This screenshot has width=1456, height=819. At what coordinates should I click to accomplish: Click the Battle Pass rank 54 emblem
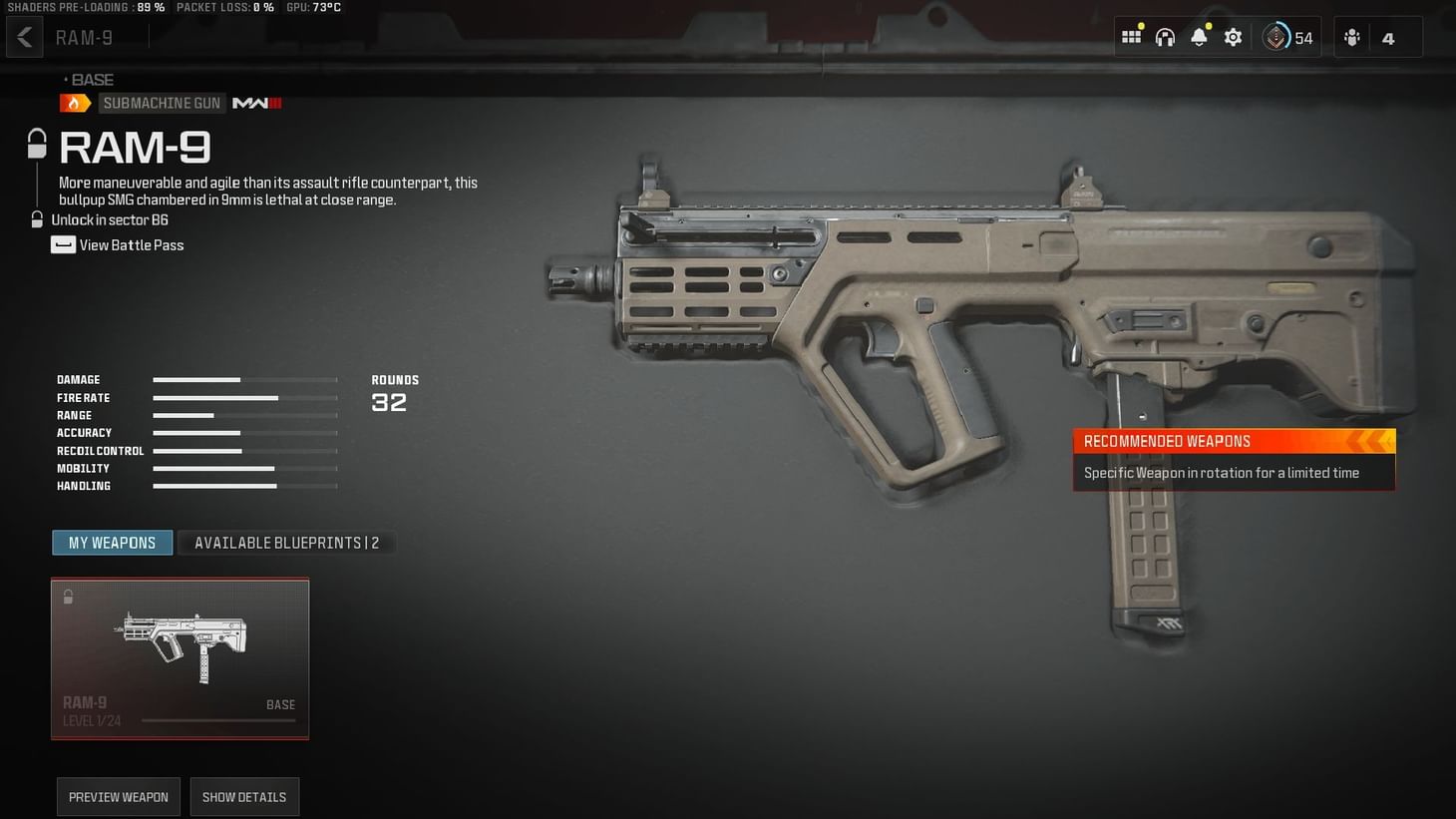pyautogui.click(x=1276, y=36)
